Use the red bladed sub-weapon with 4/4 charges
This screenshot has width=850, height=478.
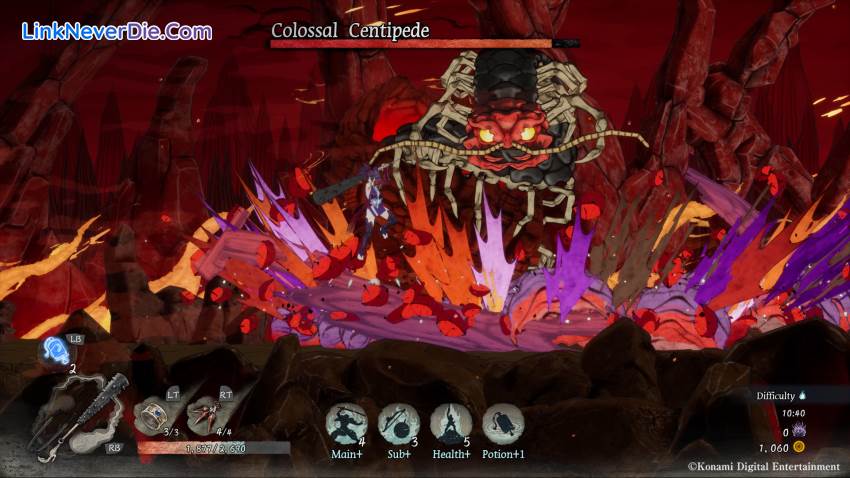[206, 411]
